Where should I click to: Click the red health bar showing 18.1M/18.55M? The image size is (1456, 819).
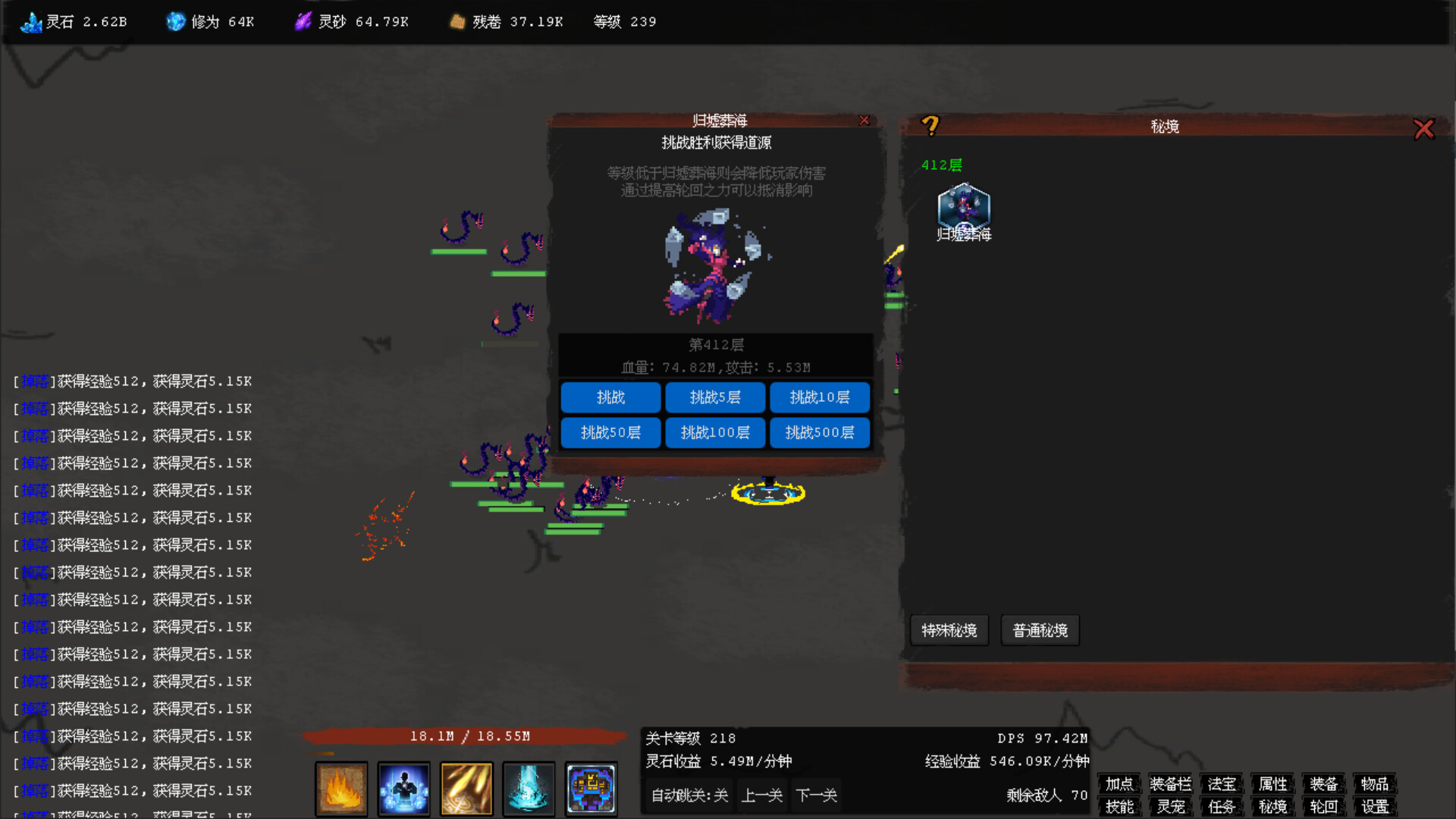pyautogui.click(x=467, y=735)
